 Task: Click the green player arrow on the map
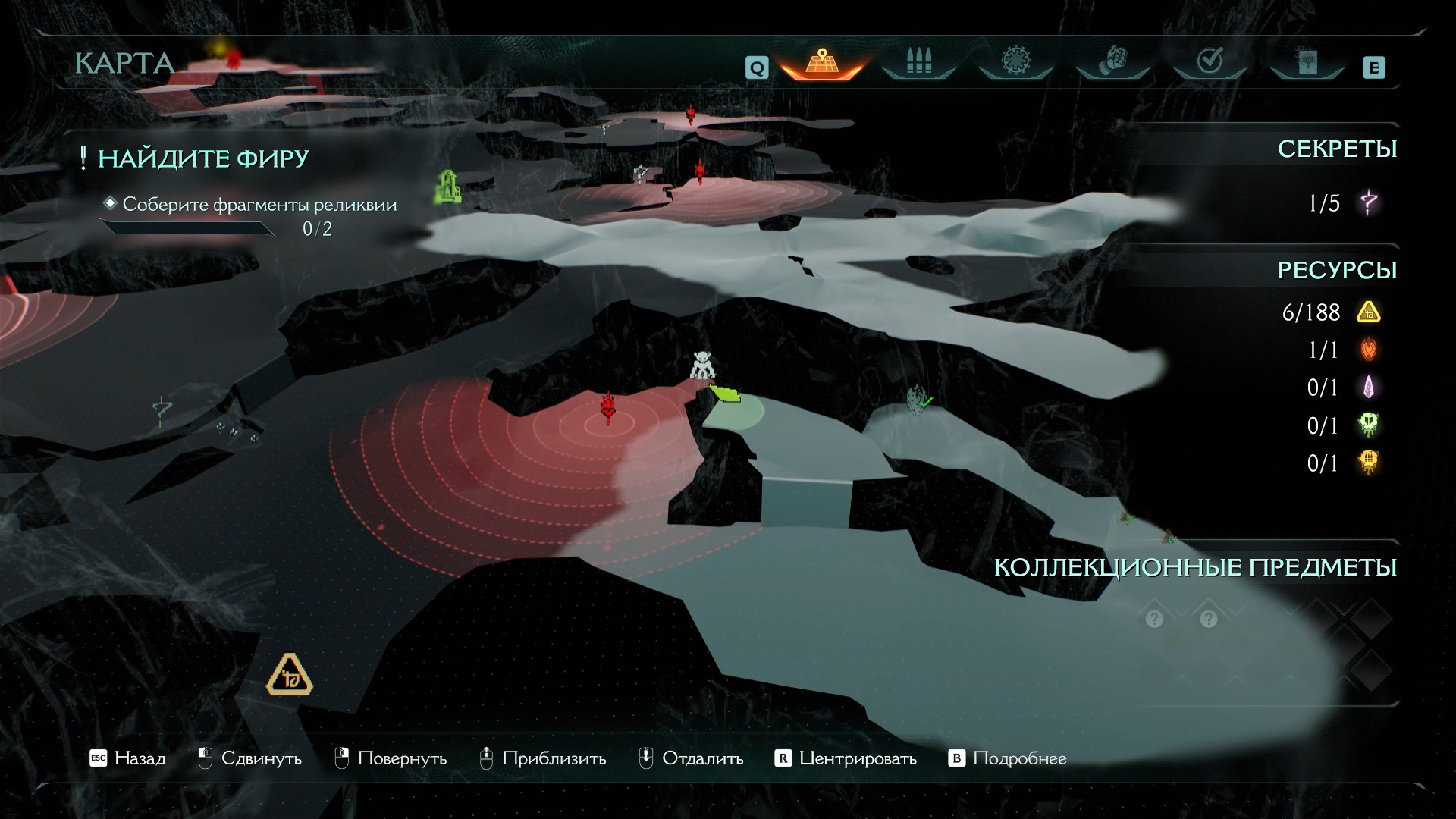pyautogui.click(x=726, y=393)
